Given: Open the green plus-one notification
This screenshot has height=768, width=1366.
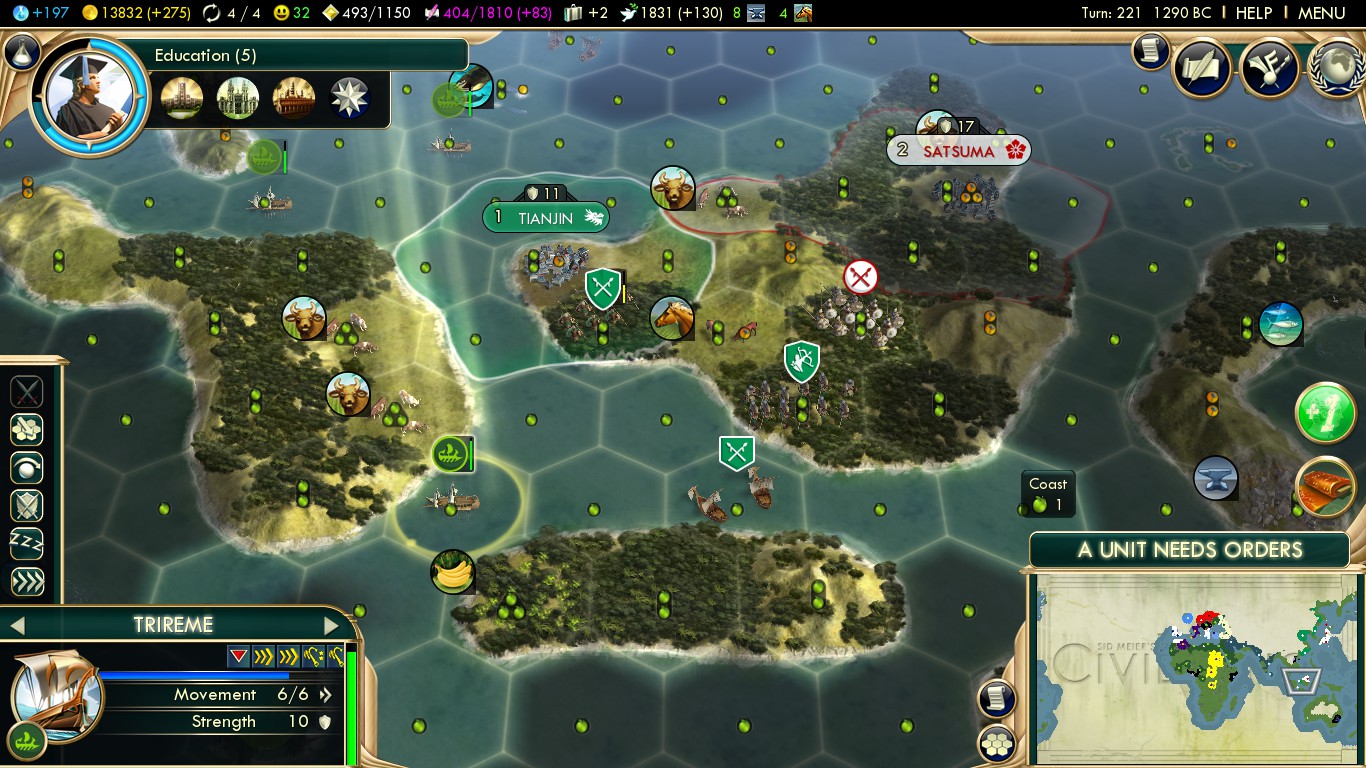Looking at the screenshot, I should tap(1325, 412).
